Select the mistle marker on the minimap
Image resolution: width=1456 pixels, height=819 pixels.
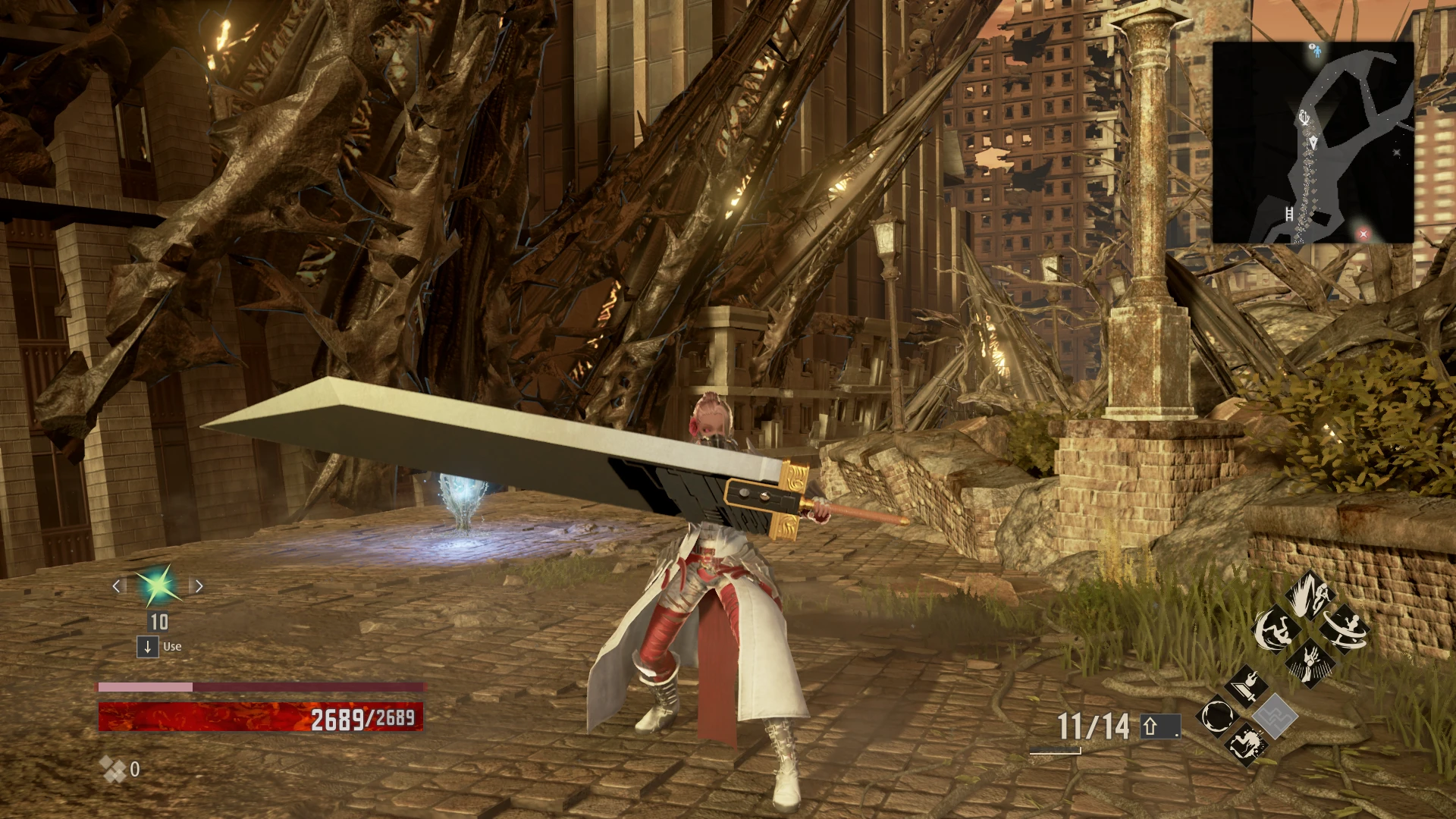[x=1304, y=118]
